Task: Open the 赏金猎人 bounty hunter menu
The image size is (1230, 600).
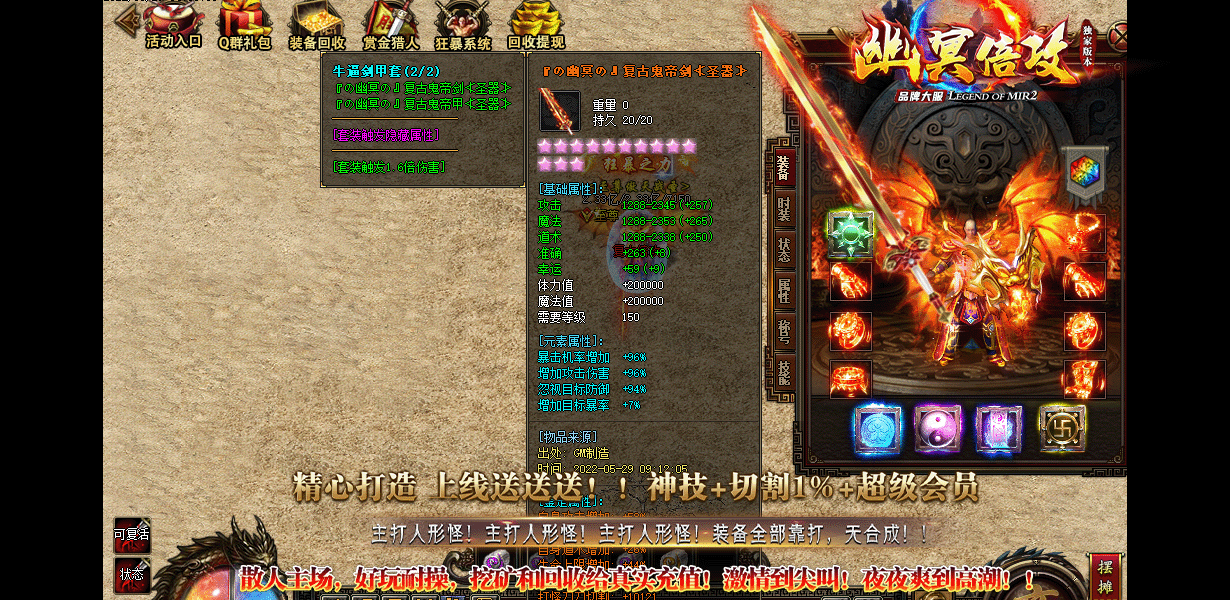Action: click(x=390, y=24)
